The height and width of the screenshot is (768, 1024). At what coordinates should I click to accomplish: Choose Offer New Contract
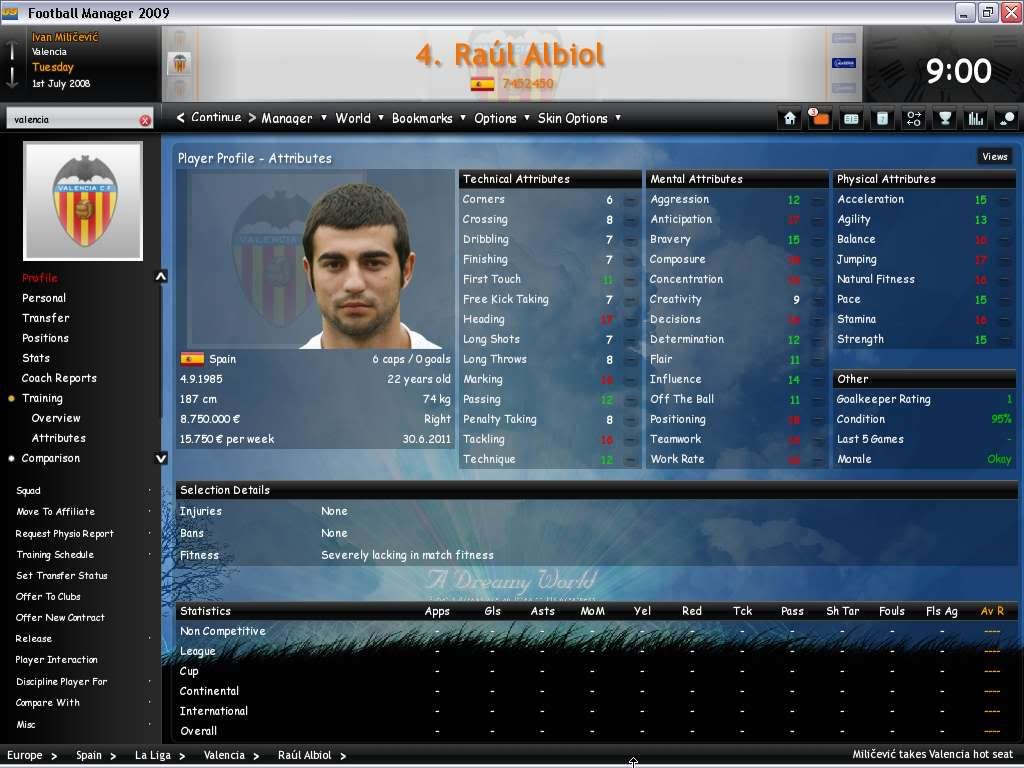[56, 618]
